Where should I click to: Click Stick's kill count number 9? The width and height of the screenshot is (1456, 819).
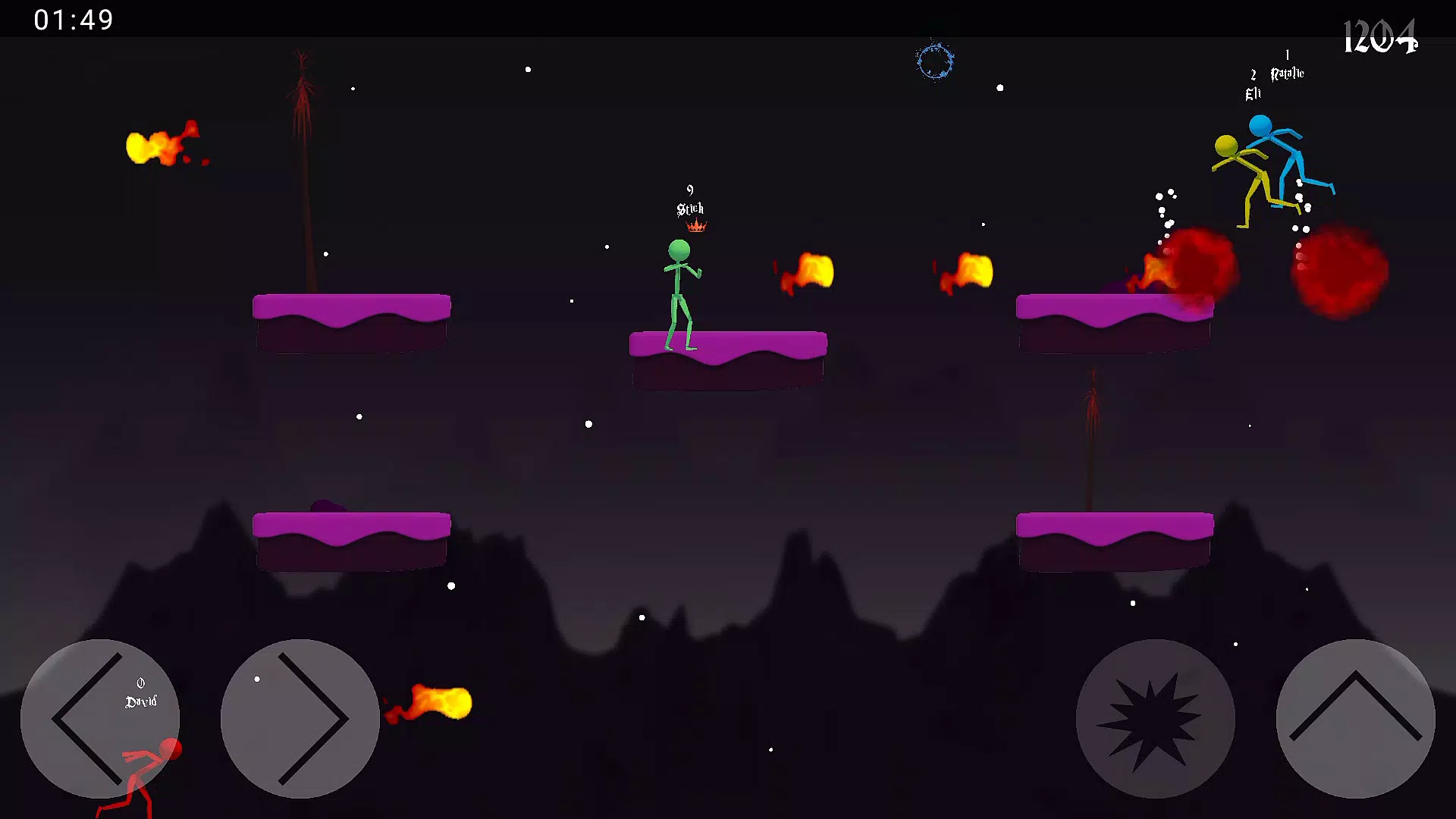[689, 189]
